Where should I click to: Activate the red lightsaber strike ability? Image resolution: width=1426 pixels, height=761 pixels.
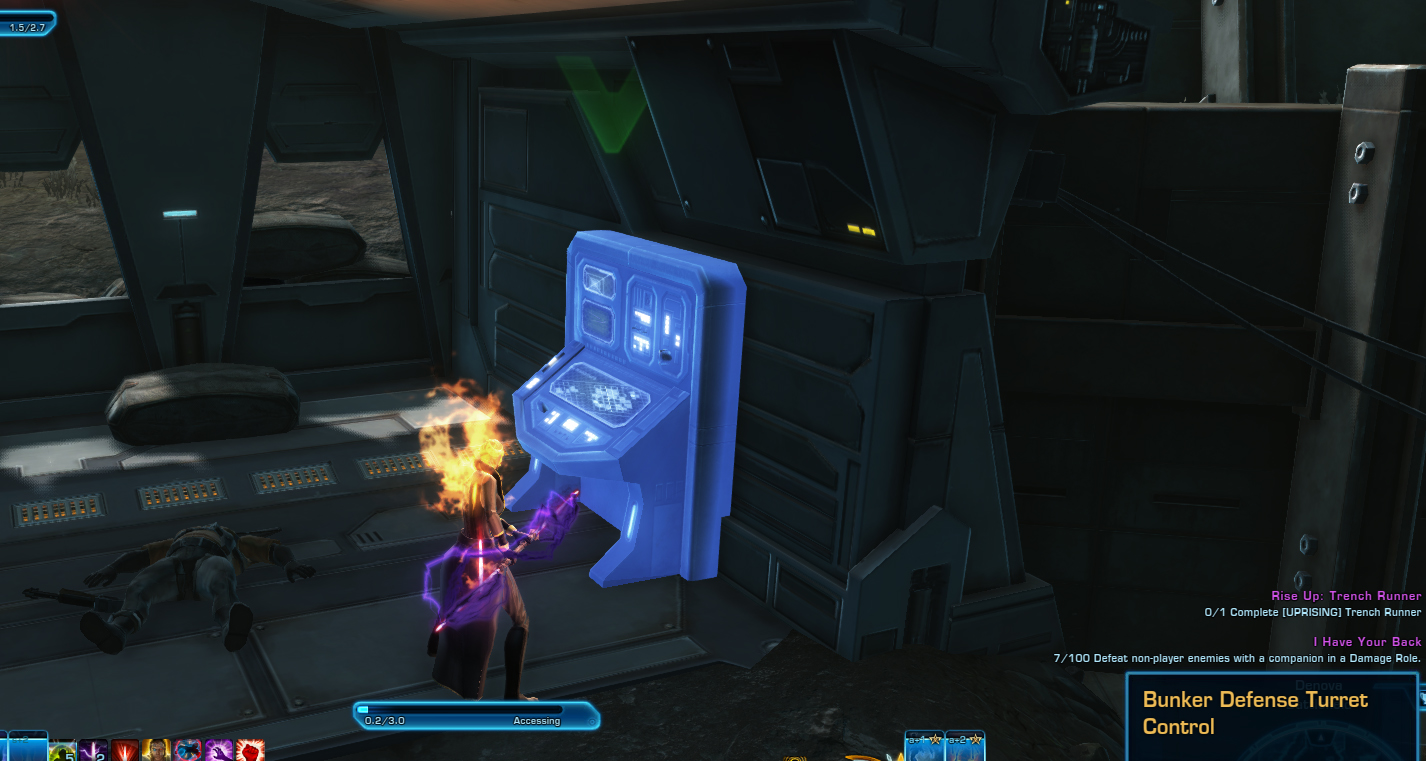point(125,751)
